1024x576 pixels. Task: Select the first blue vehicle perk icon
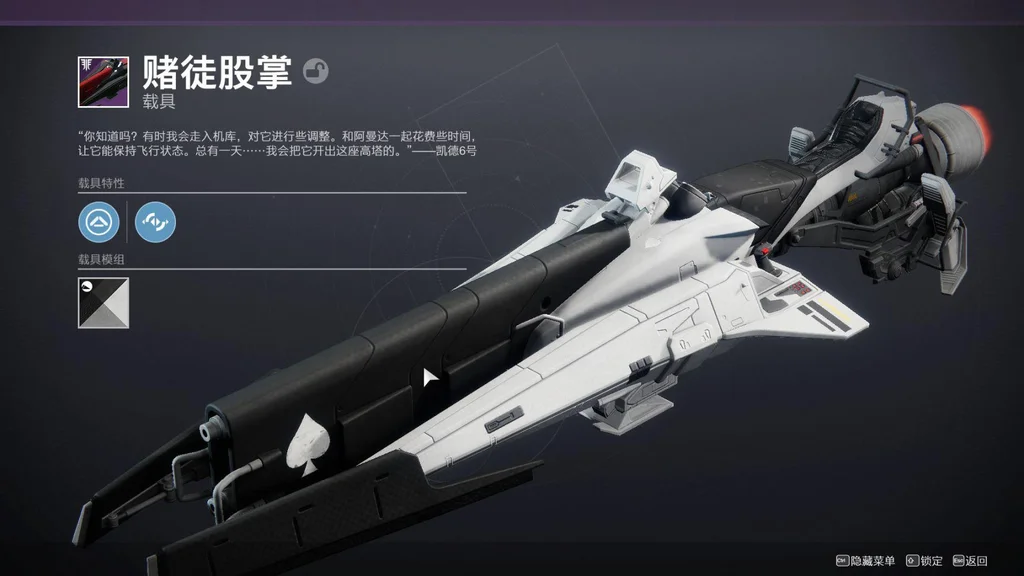pyautogui.click(x=99, y=222)
